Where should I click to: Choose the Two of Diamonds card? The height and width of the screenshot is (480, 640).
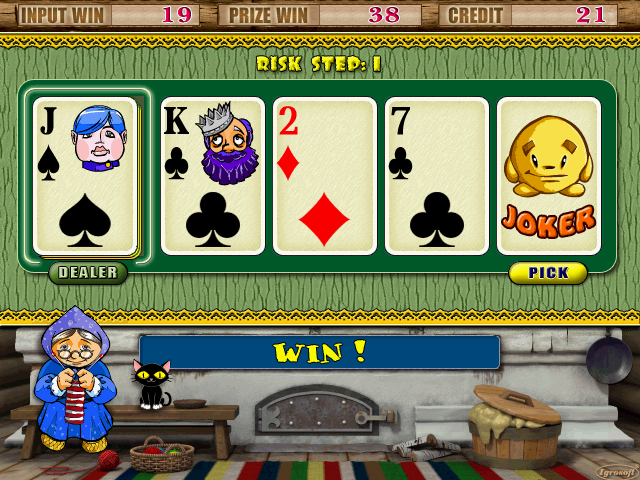[x=324, y=176]
